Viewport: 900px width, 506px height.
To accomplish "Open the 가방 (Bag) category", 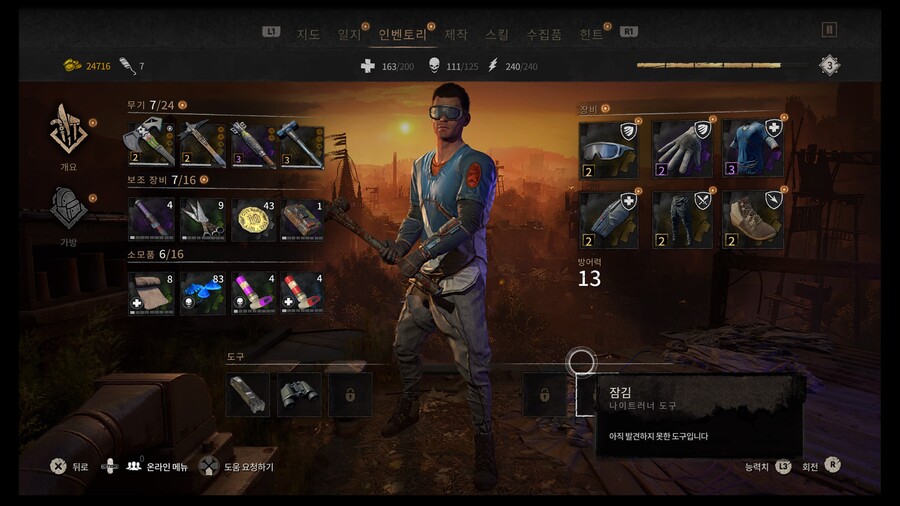I will [69, 211].
